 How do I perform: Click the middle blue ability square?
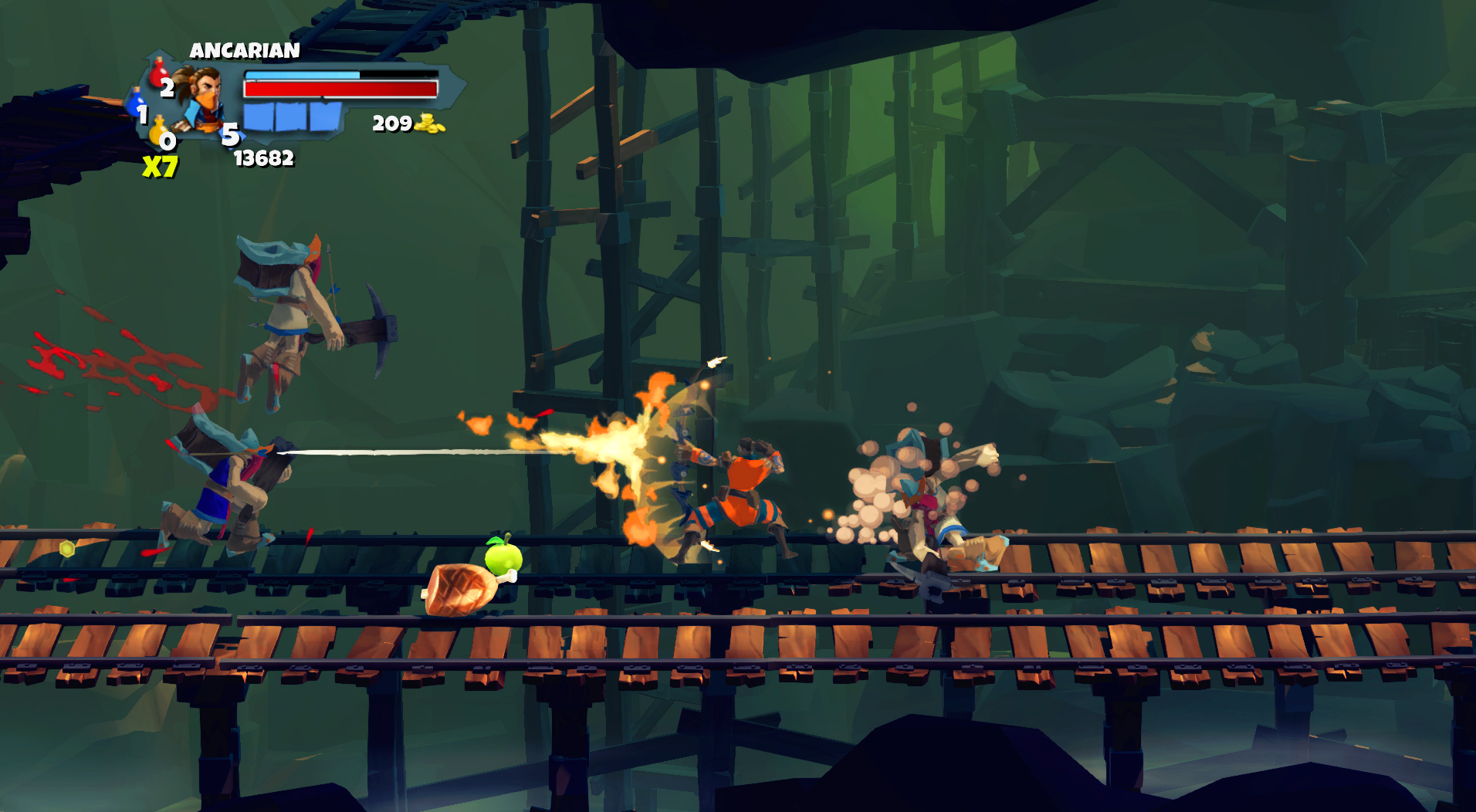click(x=292, y=117)
